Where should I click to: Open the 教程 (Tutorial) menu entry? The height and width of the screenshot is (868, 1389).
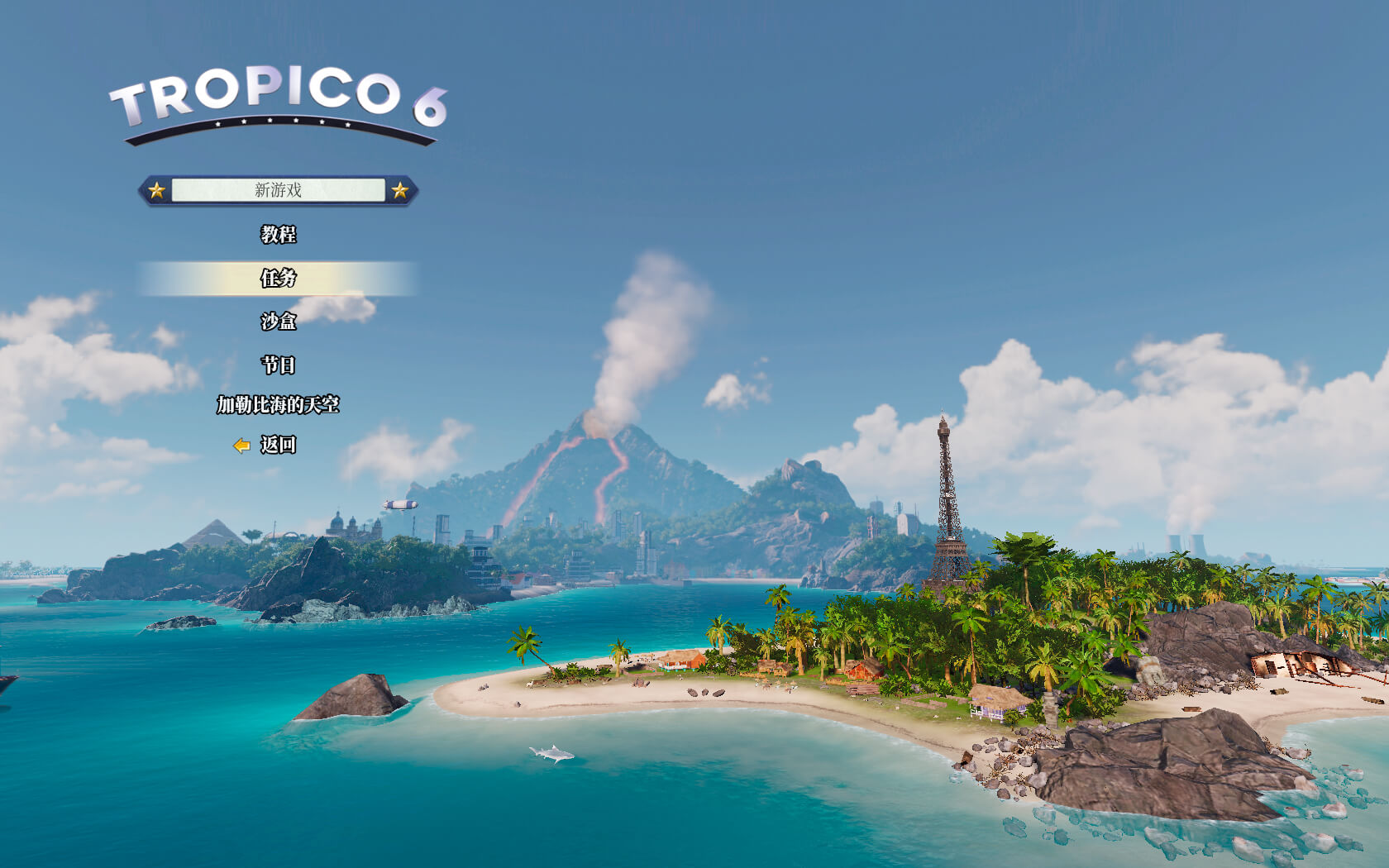[x=278, y=235]
